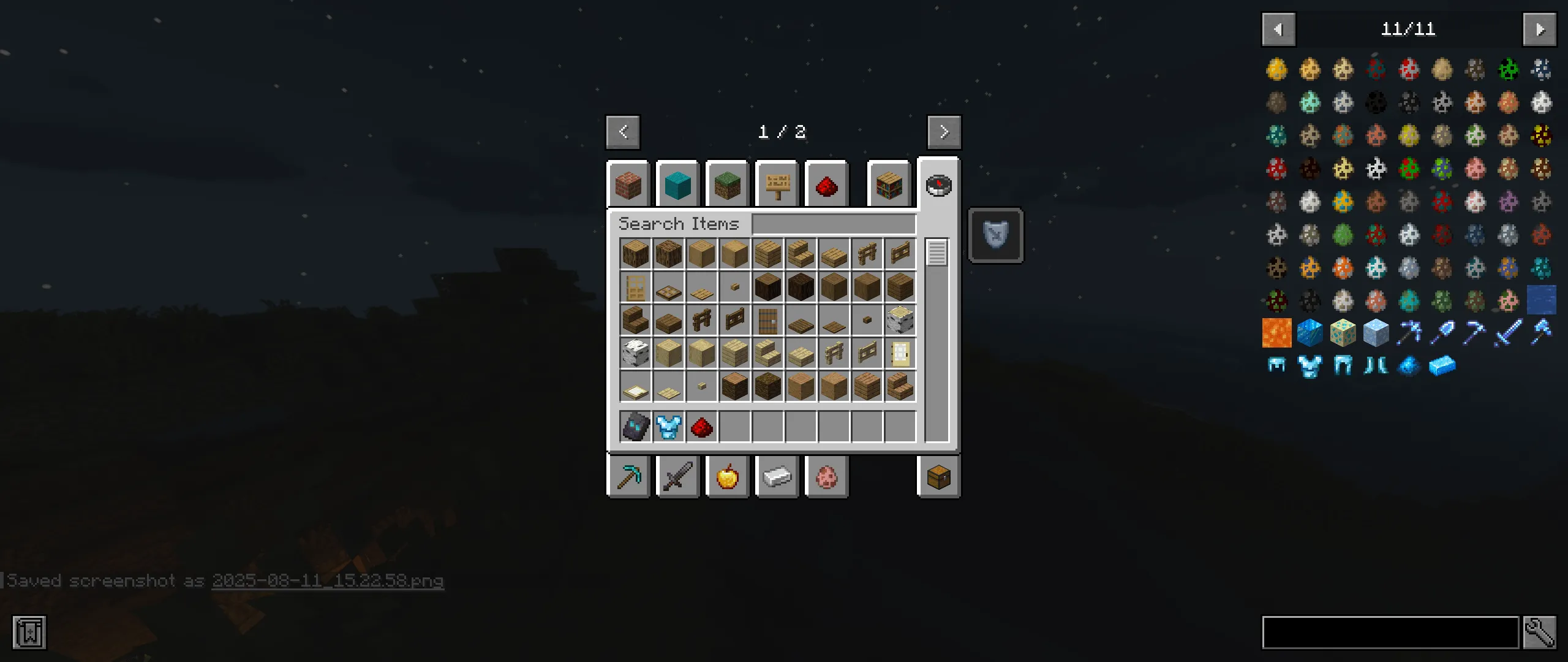Image resolution: width=1568 pixels, height=662 pixels.
Task: Go to the next inventory page
Action: [943, 132]
